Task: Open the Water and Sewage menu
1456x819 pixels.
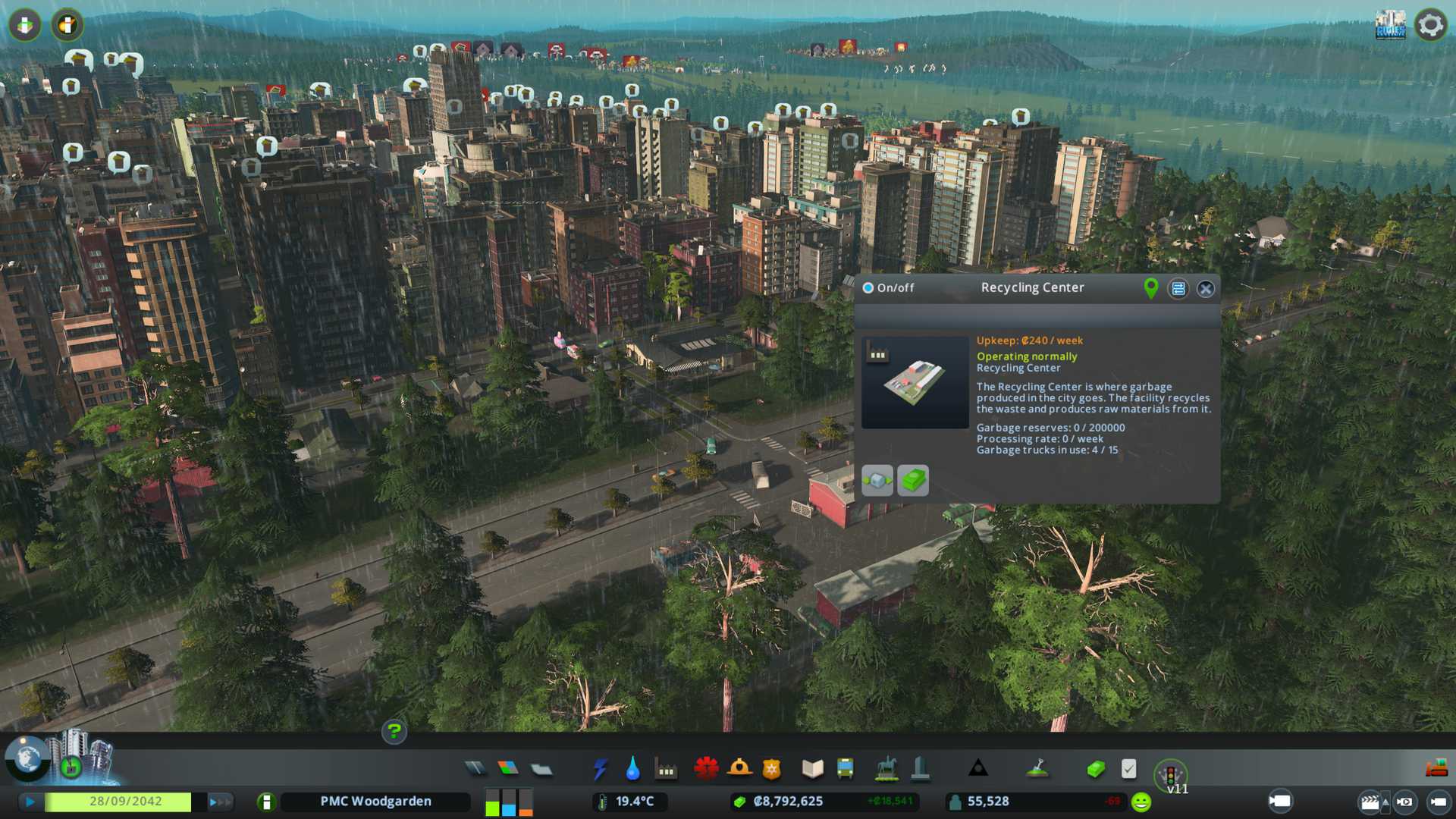Action: (632, 769)
